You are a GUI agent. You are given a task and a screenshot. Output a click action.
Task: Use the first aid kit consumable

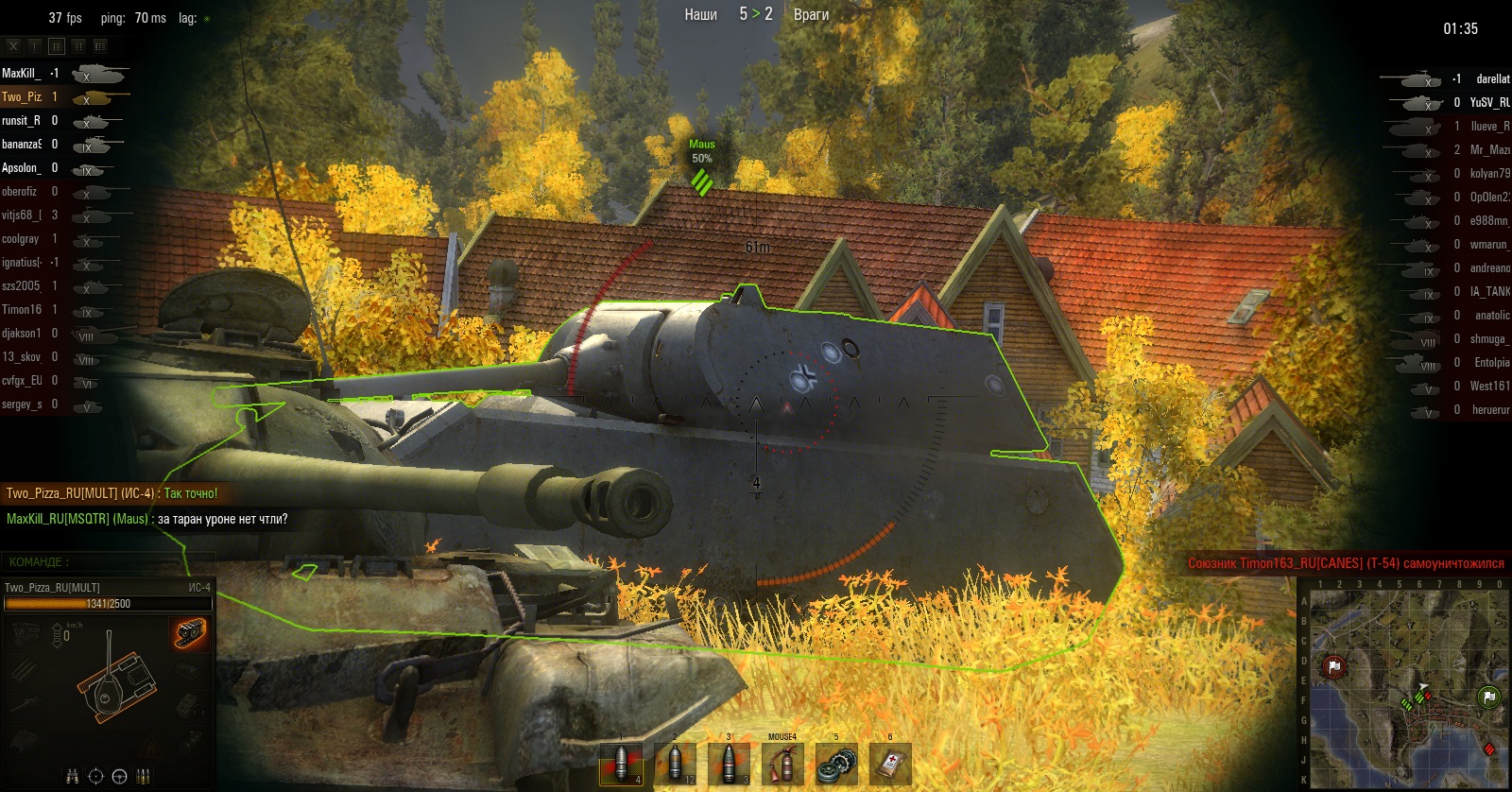(890, 764)
